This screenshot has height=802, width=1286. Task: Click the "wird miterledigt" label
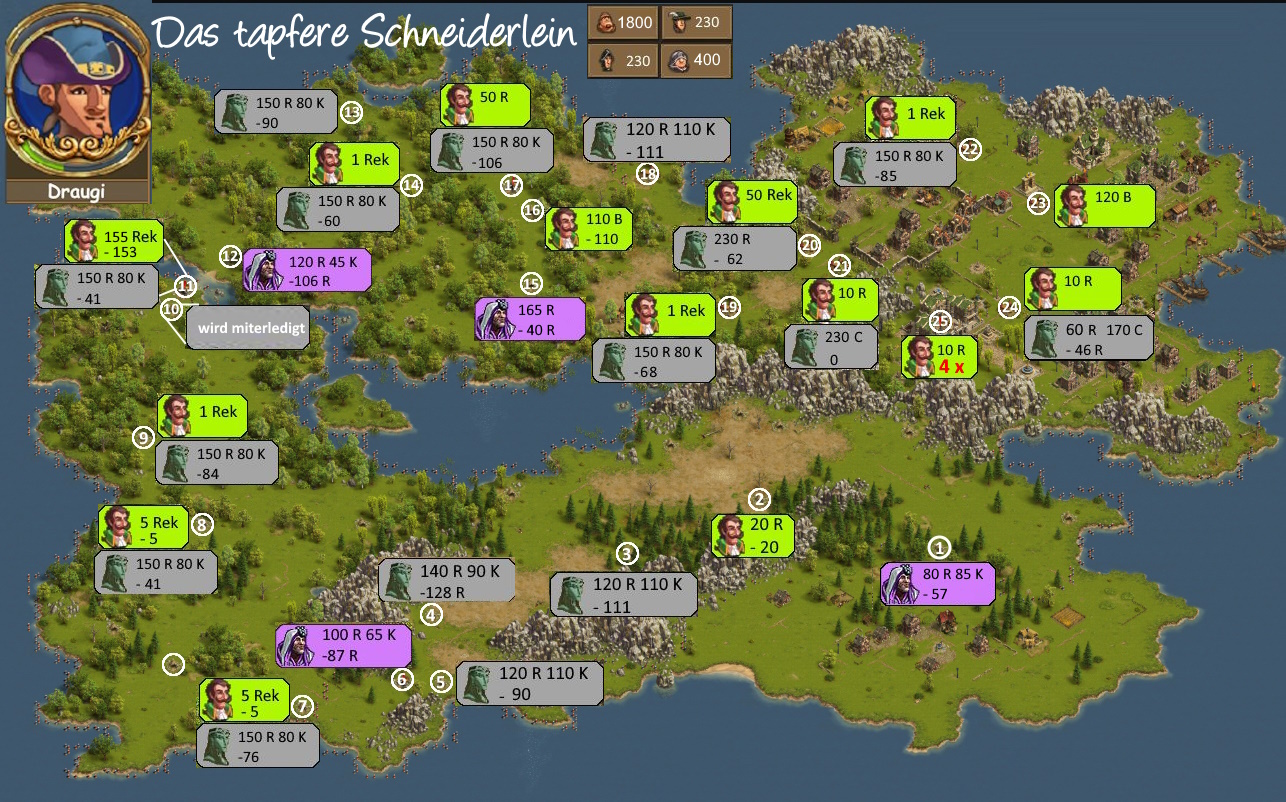[246, 327]
